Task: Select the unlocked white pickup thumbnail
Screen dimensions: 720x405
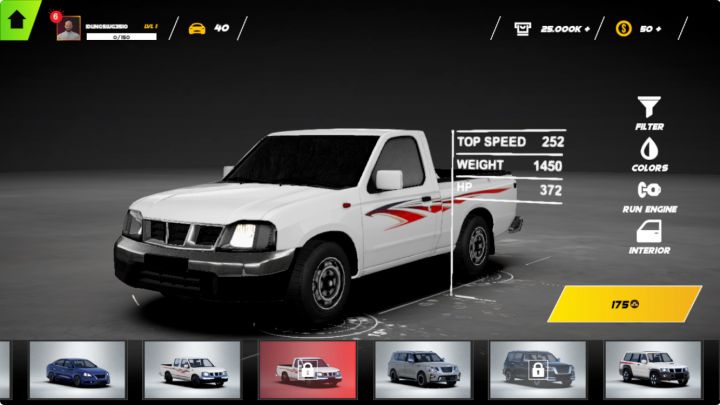Action: click(192, 369)
